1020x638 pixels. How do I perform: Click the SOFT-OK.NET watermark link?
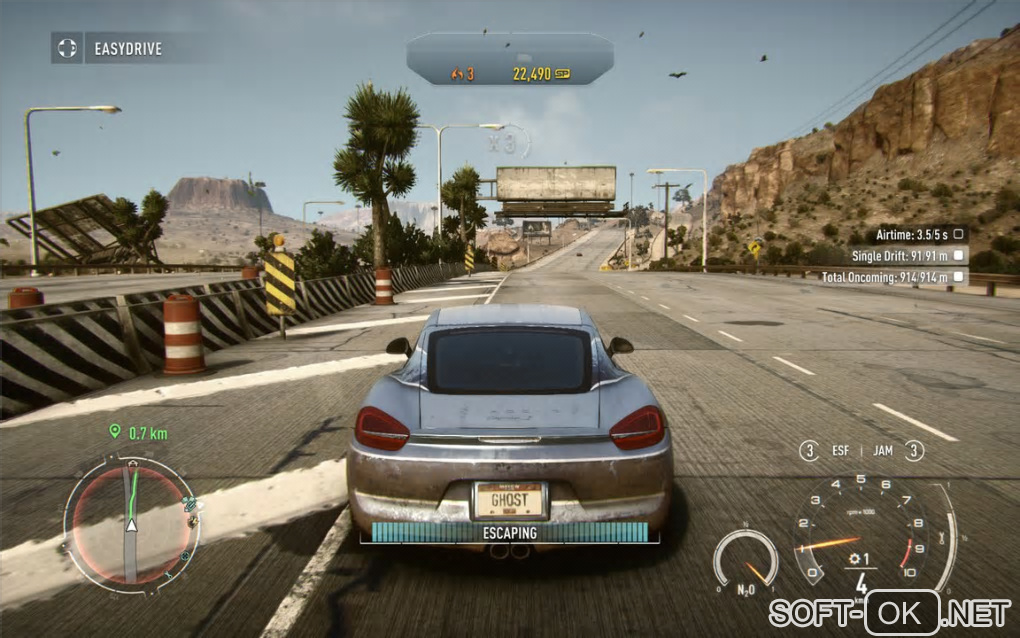[889, 610]
